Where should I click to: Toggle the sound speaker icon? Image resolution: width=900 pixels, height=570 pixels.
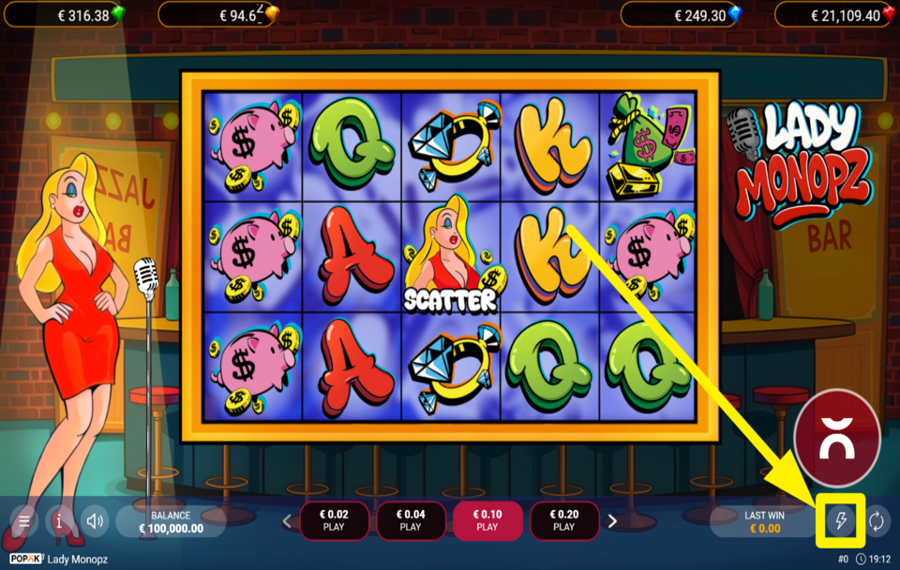pos(95,521)
